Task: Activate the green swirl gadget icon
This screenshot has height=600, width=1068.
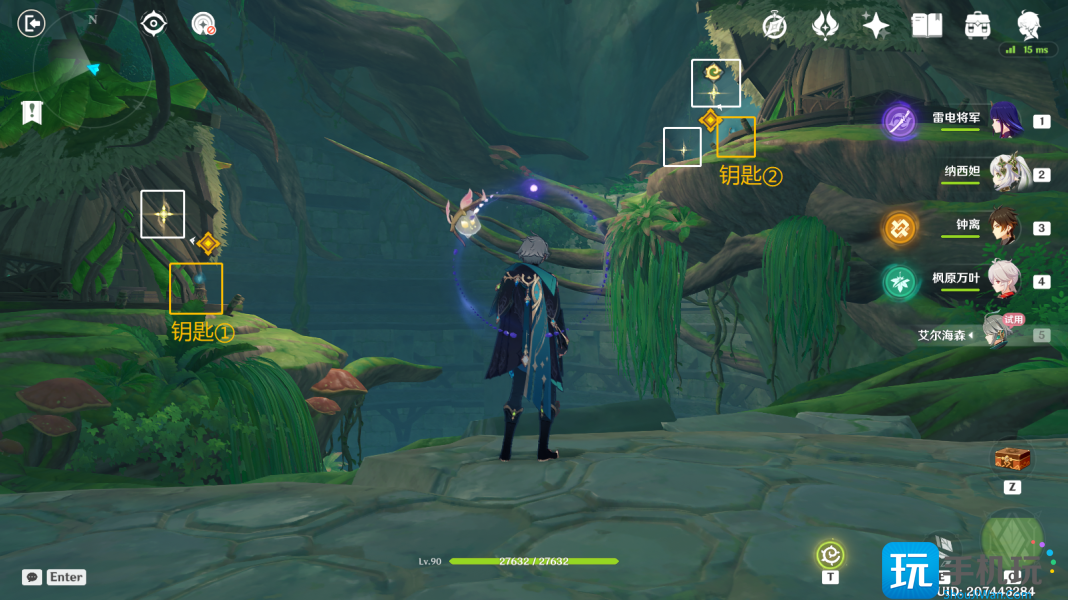Action: [830, 554]
